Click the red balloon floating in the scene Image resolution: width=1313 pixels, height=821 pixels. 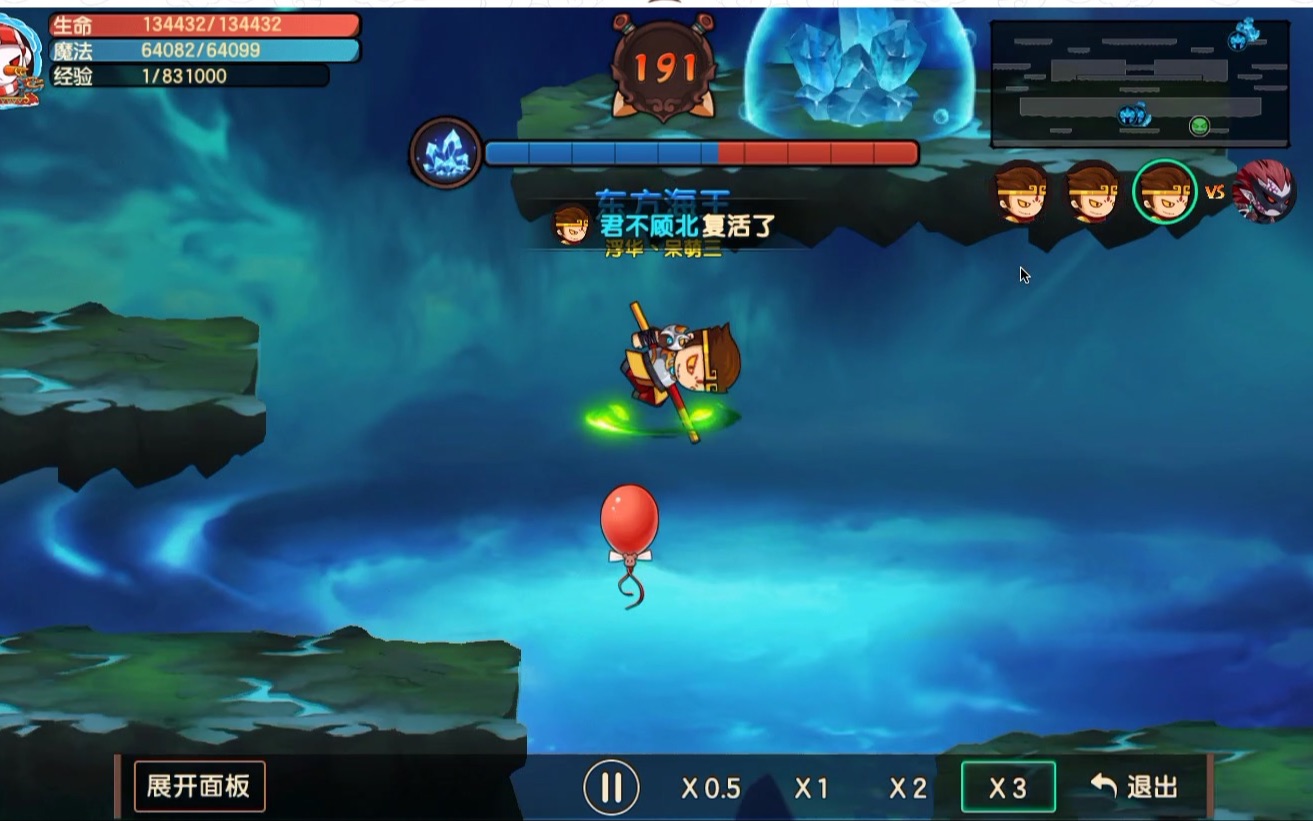(x=628, y=519)
